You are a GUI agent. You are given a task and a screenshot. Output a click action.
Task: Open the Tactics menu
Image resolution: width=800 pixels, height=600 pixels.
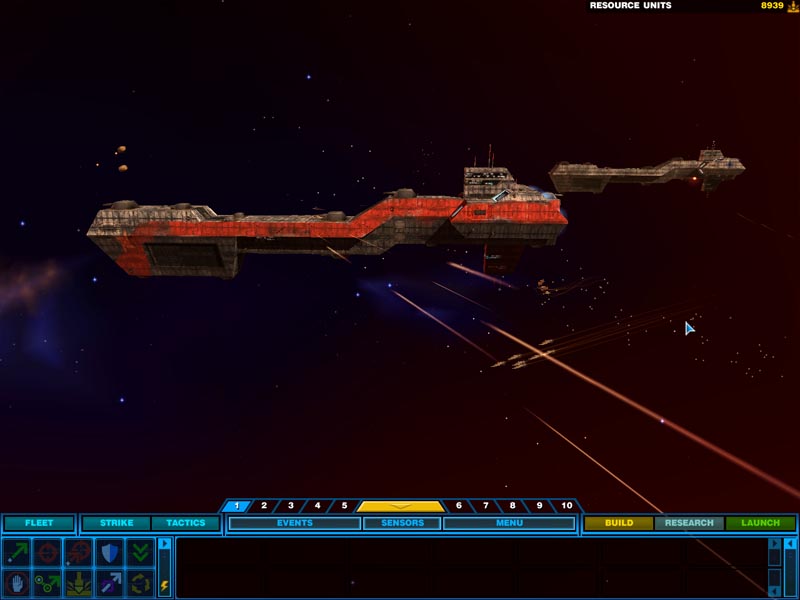tap(185, 523)
